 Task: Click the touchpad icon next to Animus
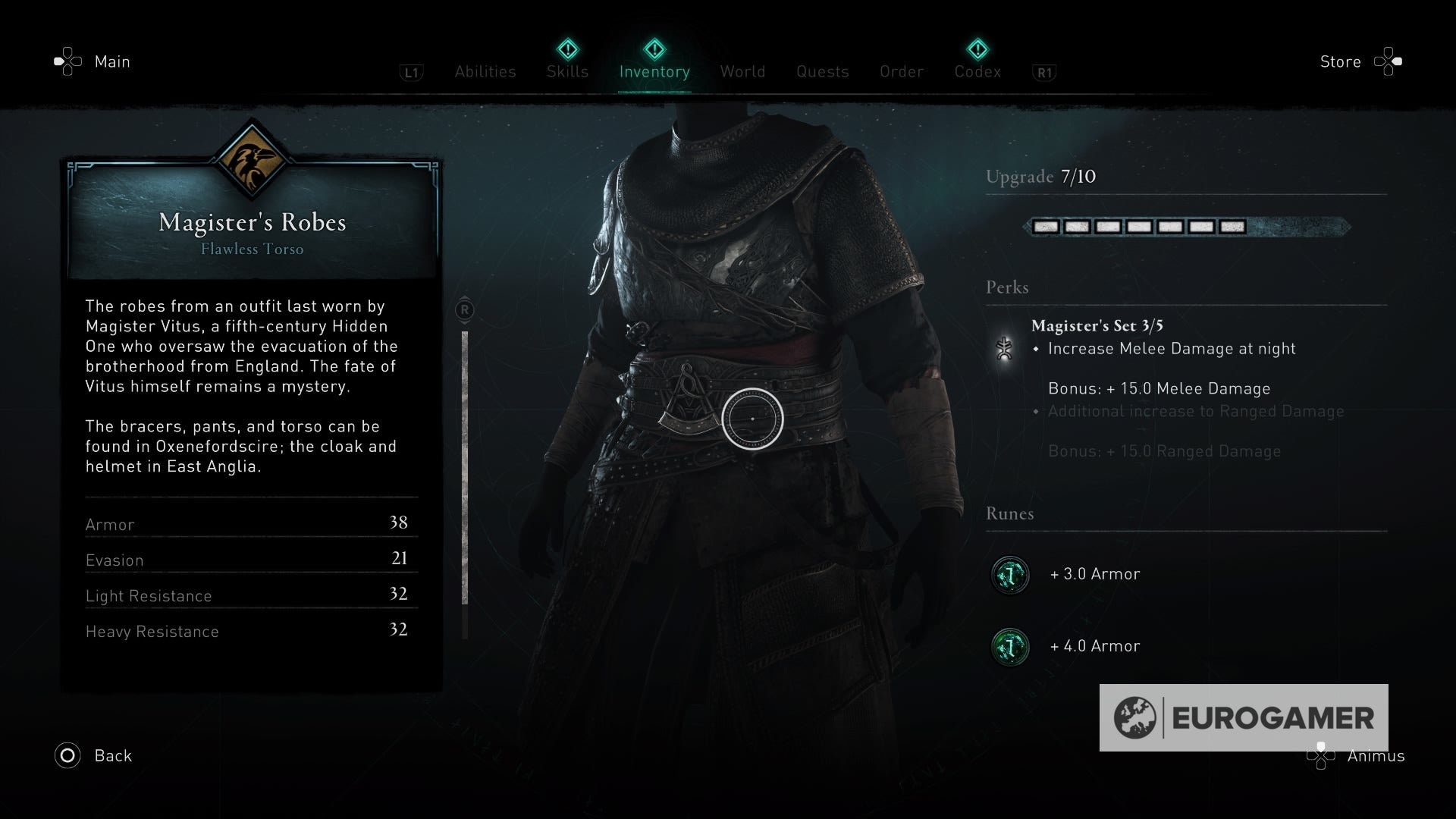1319,756
